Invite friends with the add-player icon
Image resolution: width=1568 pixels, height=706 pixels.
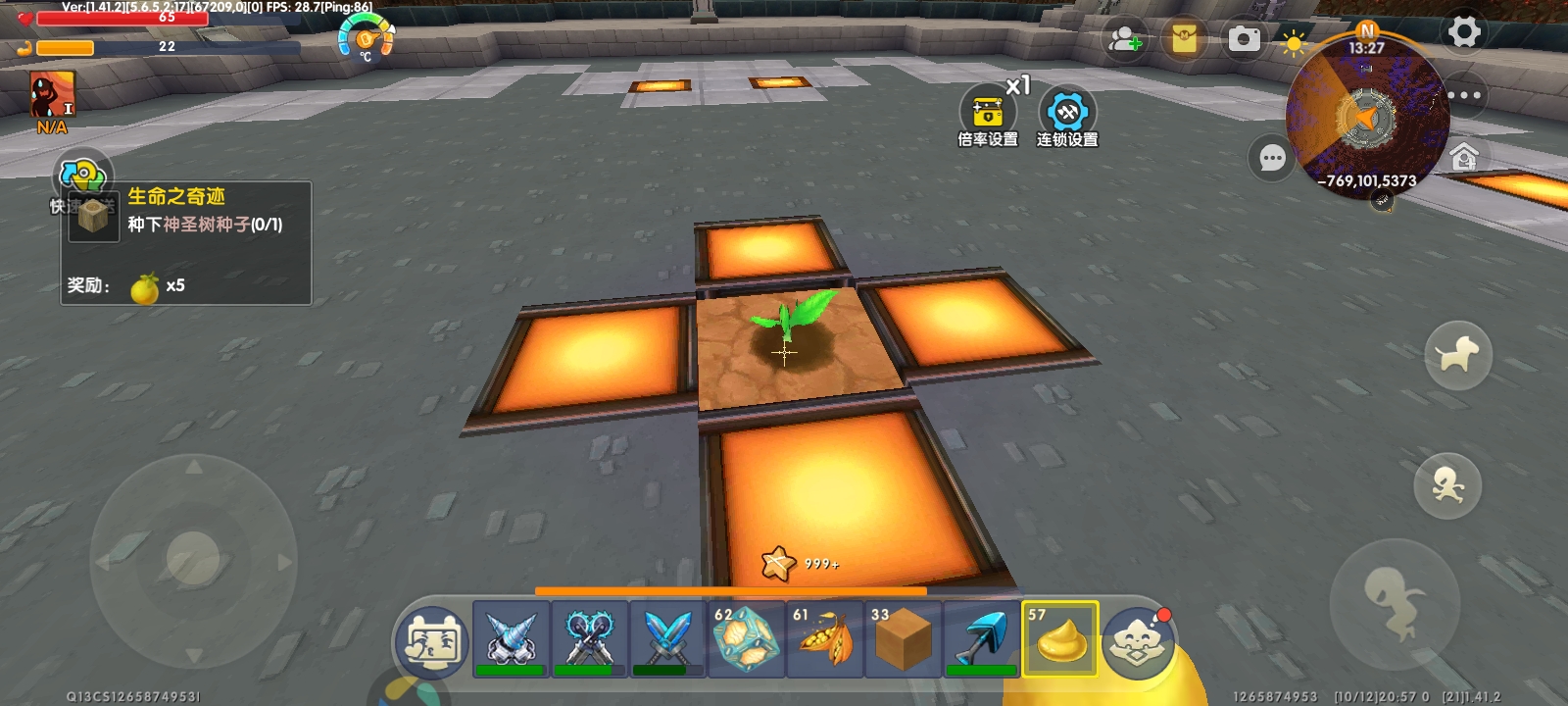[x=1124, y=40]
